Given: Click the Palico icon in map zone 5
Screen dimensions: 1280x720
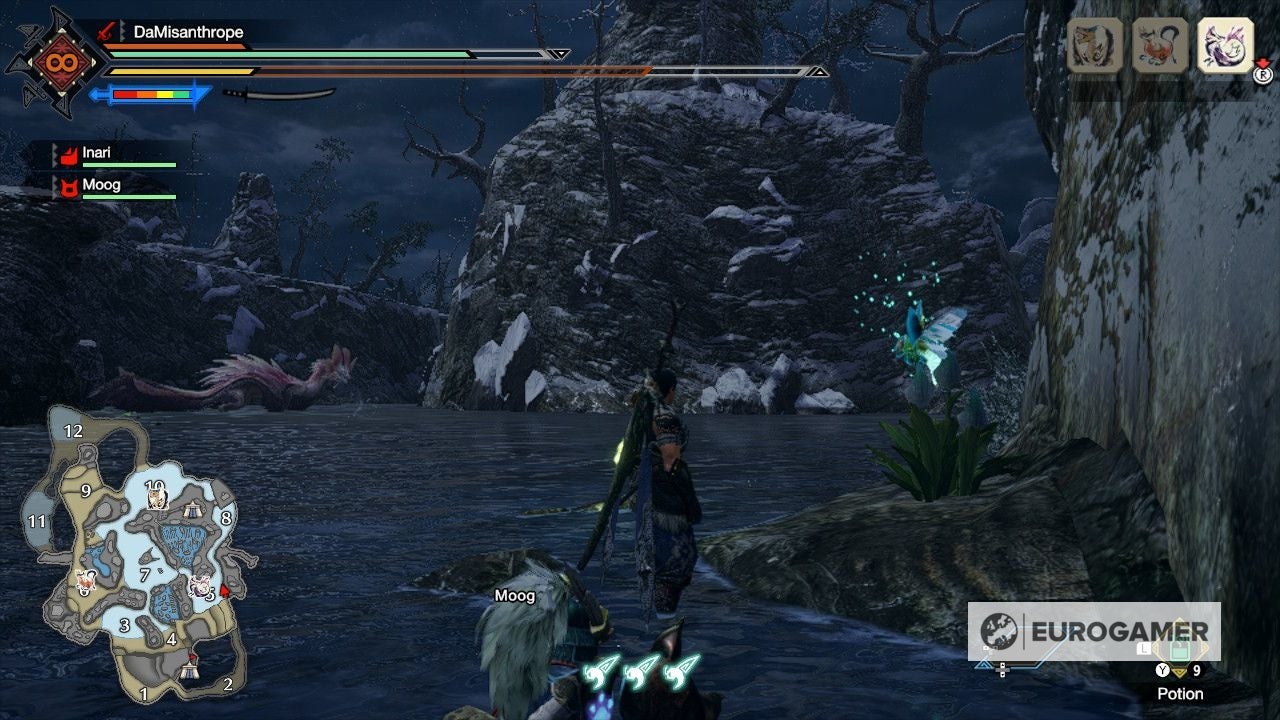Looking at the screenshot, I should point(199,585).
